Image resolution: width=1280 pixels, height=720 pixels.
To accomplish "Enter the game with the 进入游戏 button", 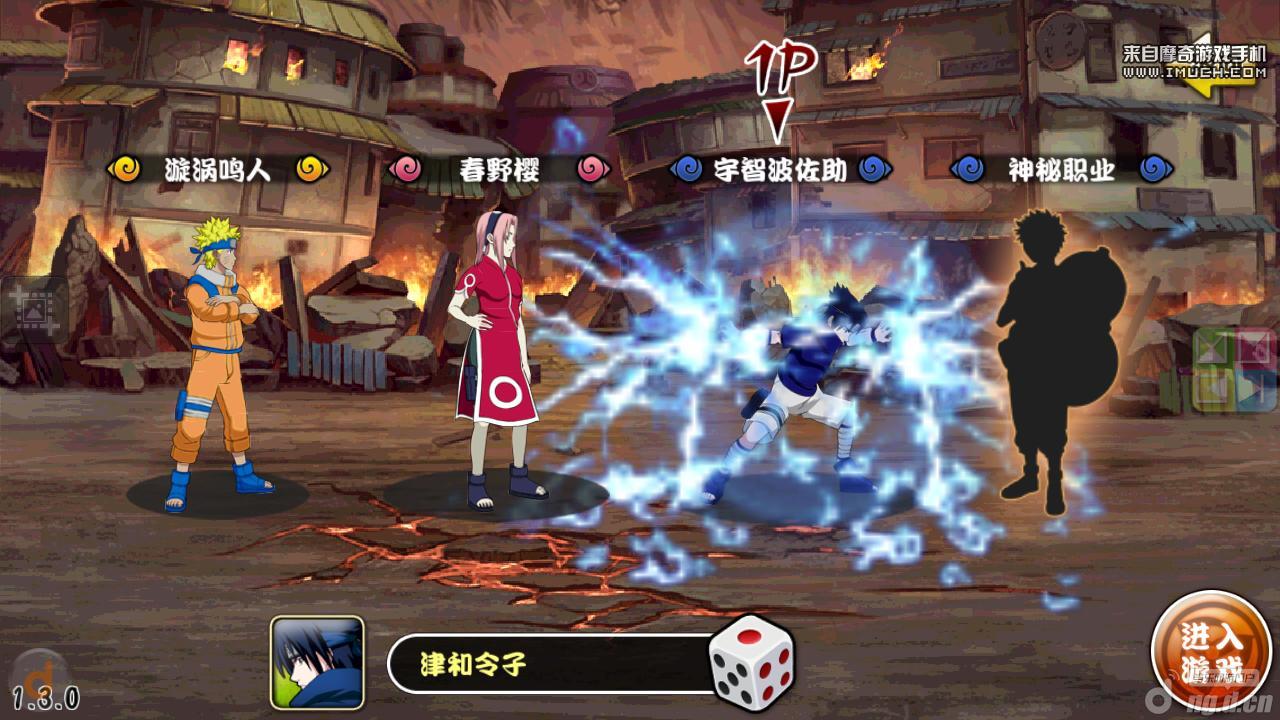I will [x=1211, y=651].
